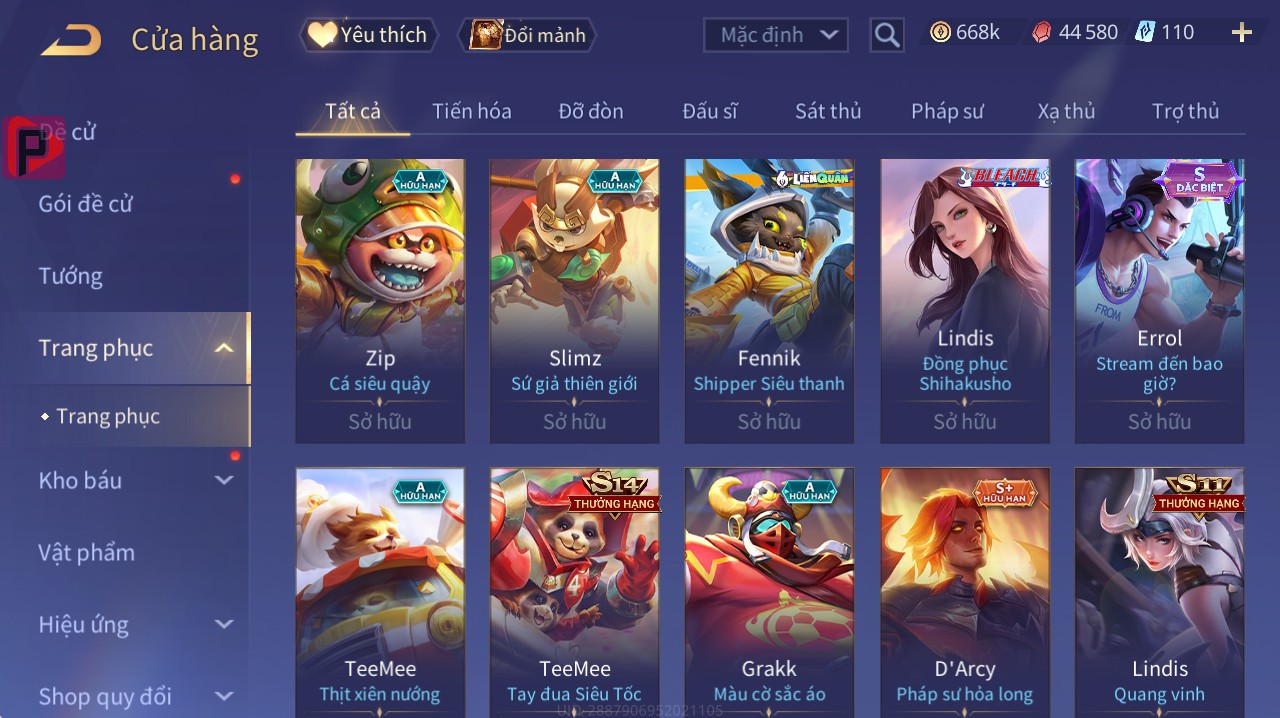View the Trợ thủ tab
Screen dimensions: 1280x718
pyautogui.click(x=1185, y=111)
